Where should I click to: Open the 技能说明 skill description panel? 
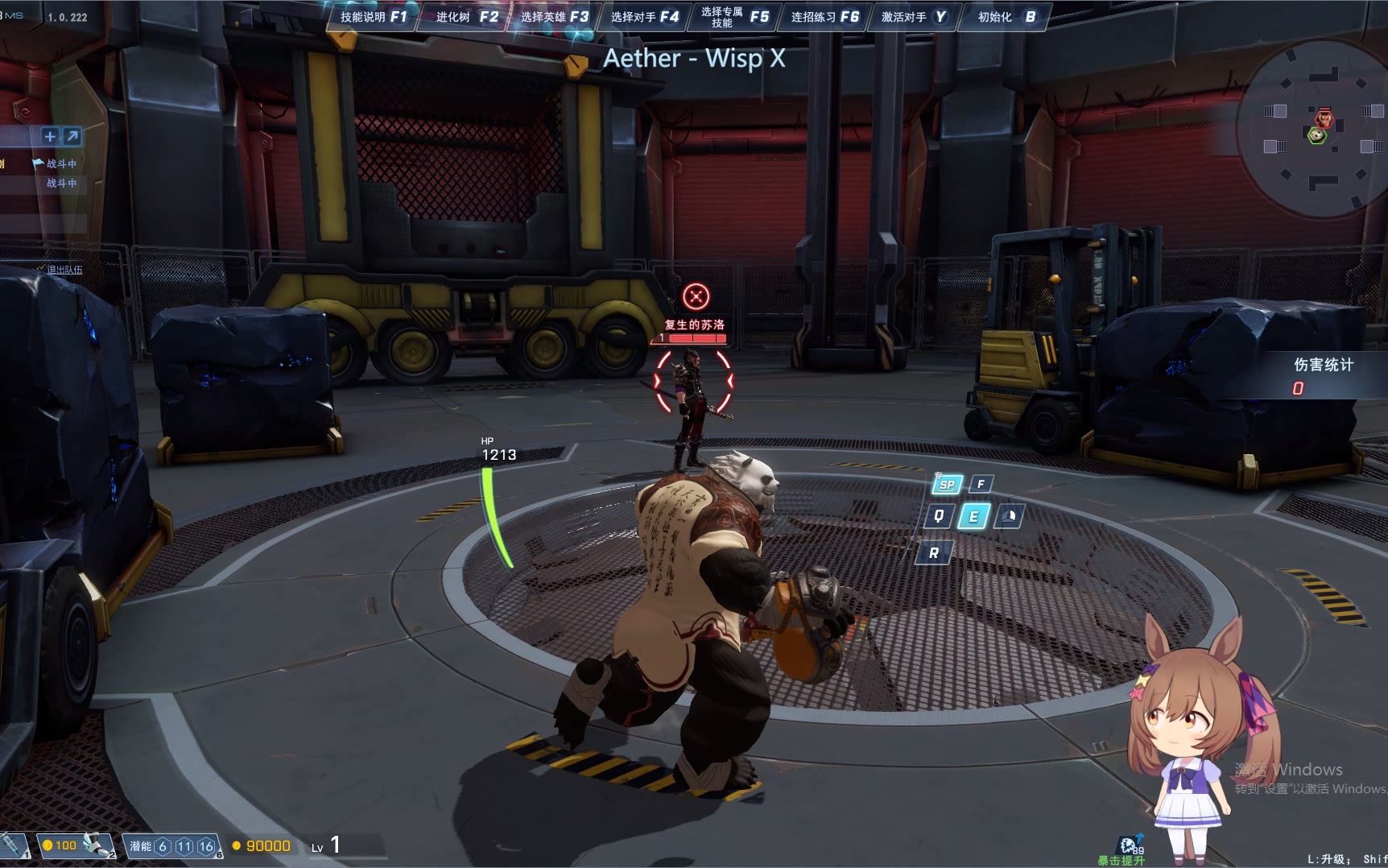(373, 17)
